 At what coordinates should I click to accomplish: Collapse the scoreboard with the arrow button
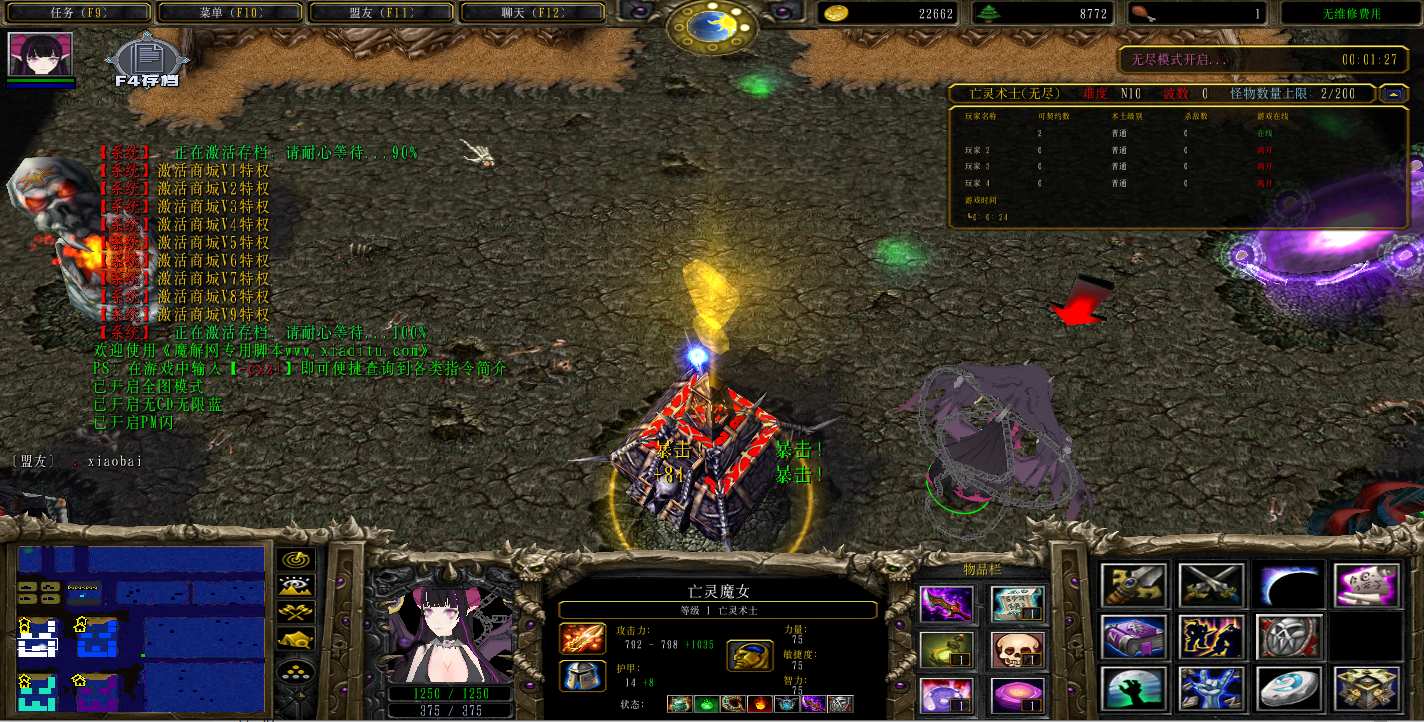click(x=1392, y=94)
